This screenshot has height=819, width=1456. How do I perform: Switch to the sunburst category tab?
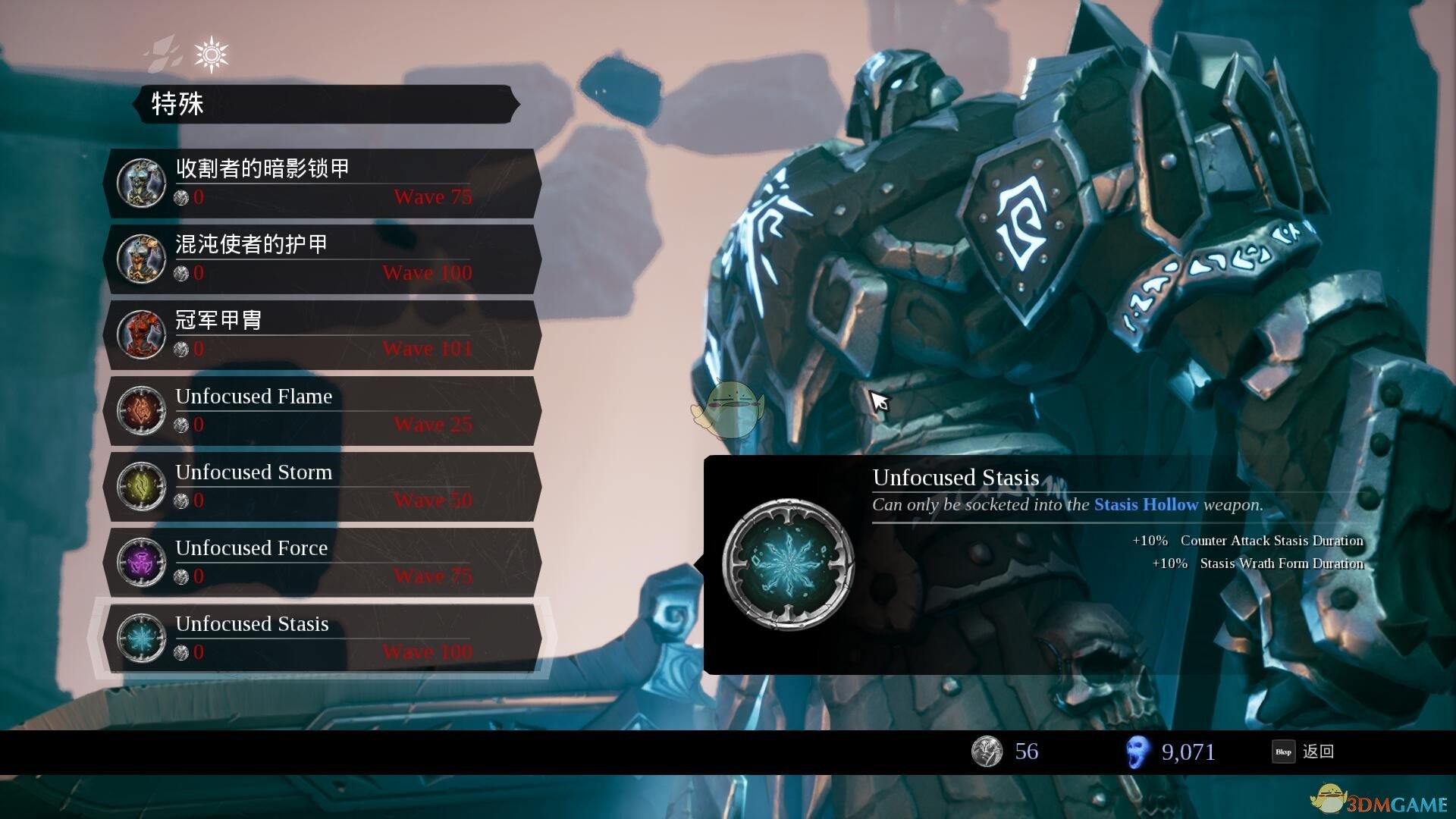[x=211, y=54]
